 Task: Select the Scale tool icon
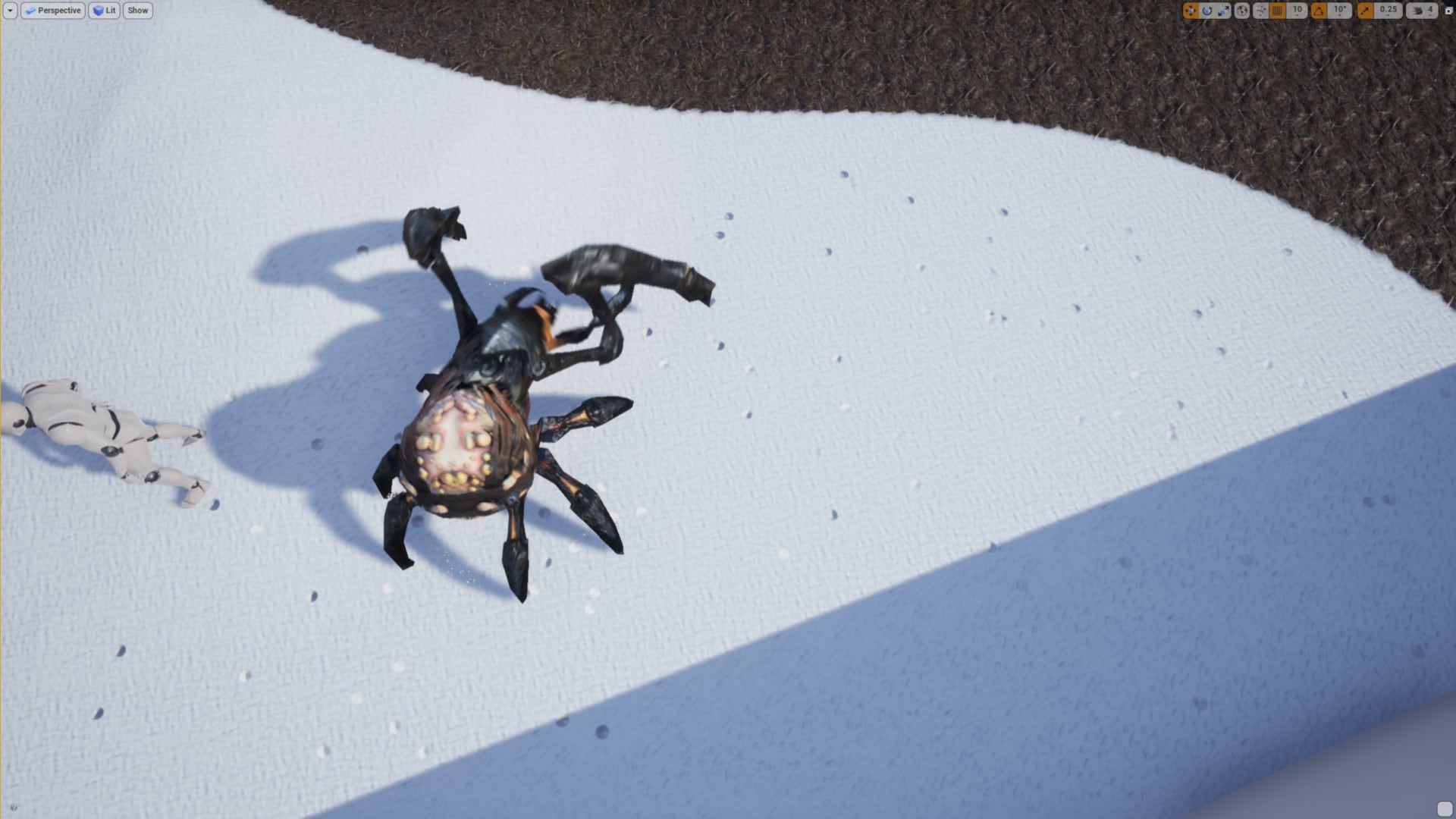click(1222, 11)
